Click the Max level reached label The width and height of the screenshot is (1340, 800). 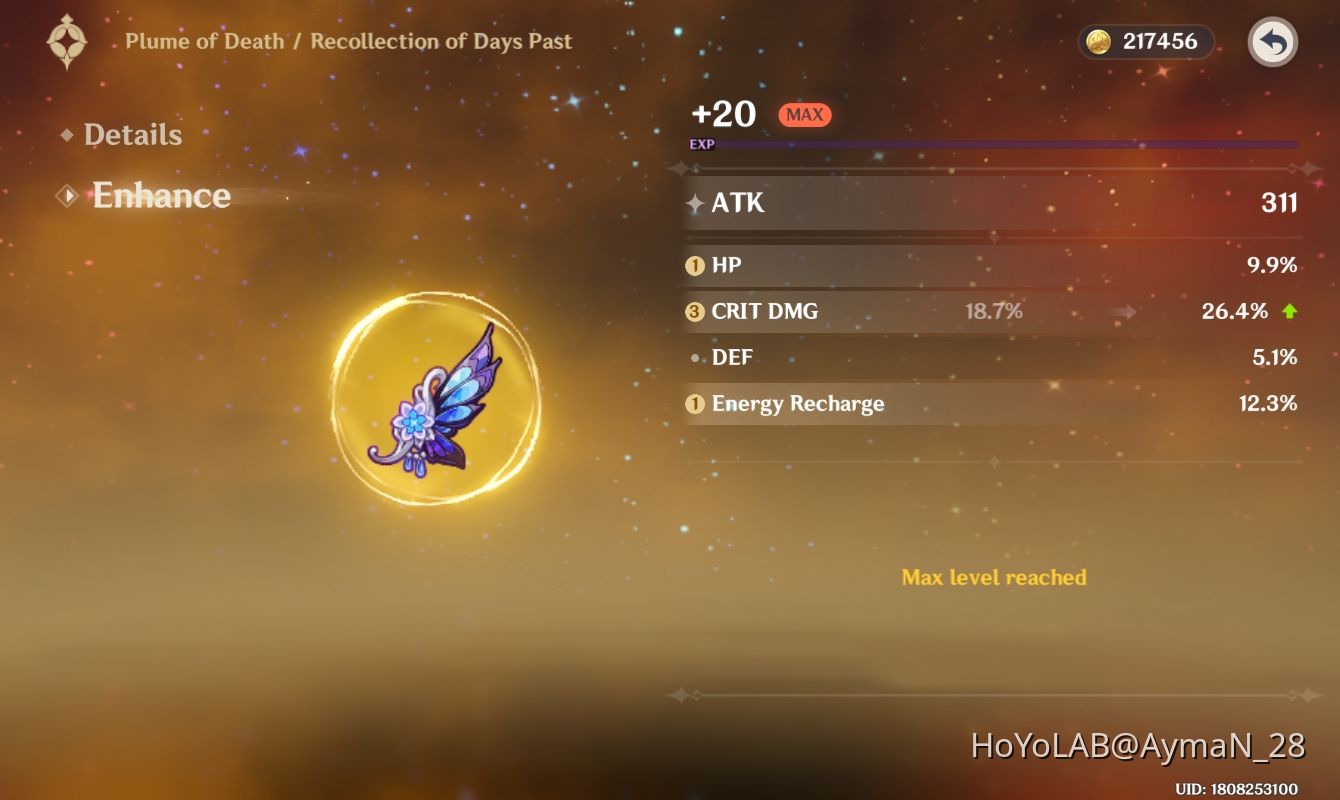point(994,577)
